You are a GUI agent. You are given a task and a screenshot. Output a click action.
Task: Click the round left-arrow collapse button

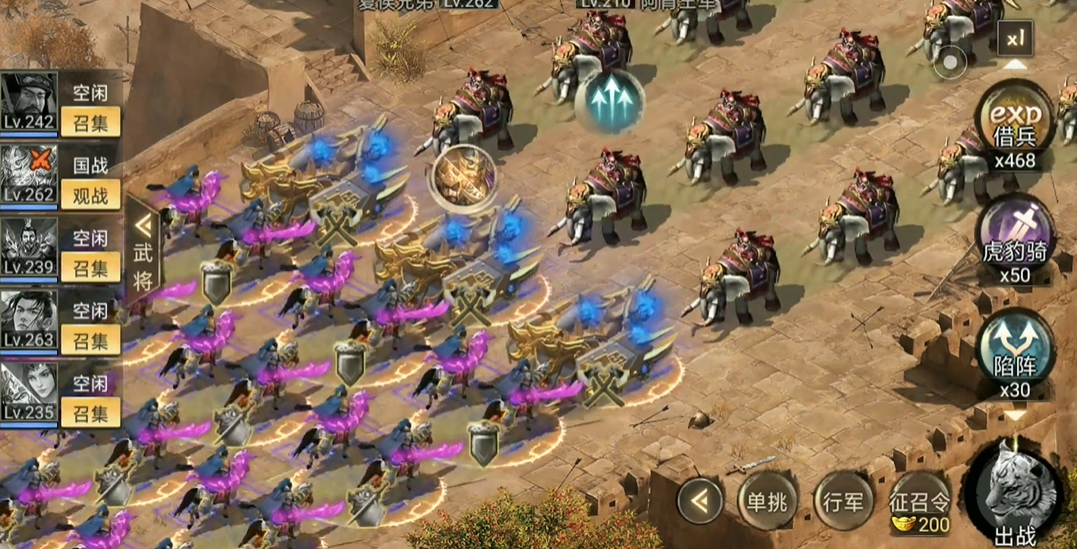point(700,501)
